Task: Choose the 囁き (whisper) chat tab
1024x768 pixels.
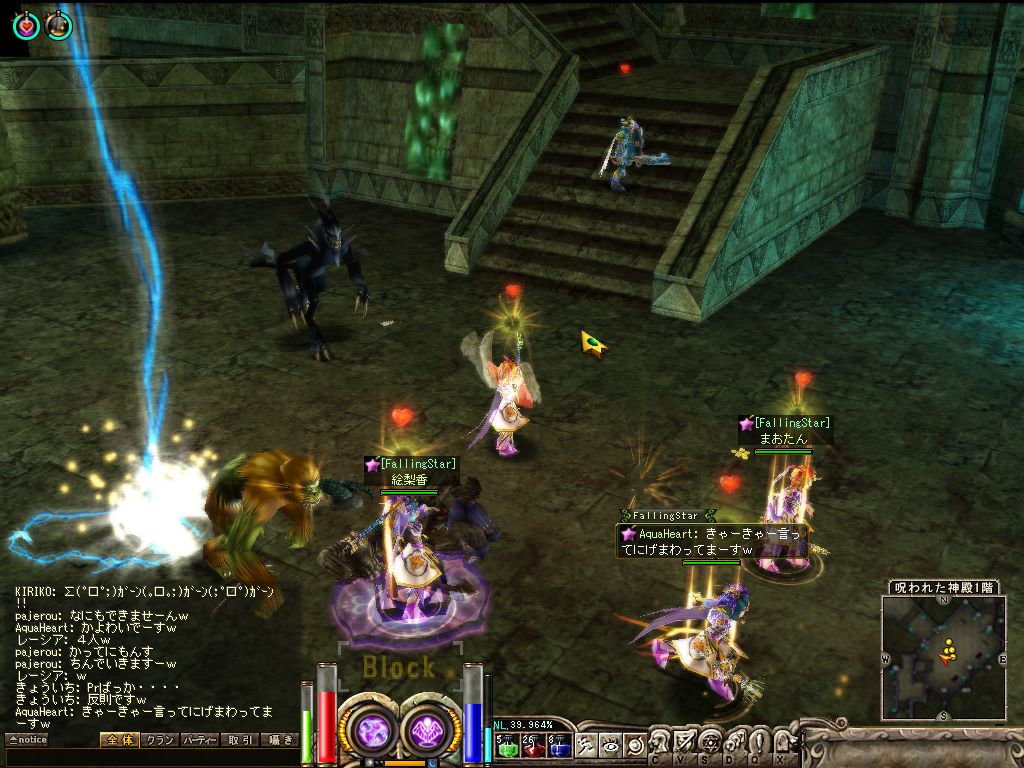Action: tap(279, 740)
